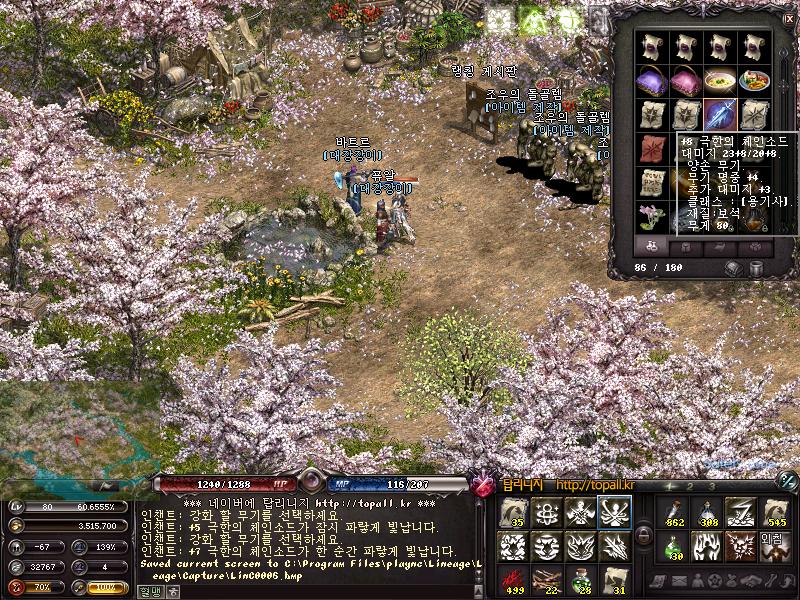The image size is (800, 600).
Task: Select the chain sword item in inventory
Action: 720,114
